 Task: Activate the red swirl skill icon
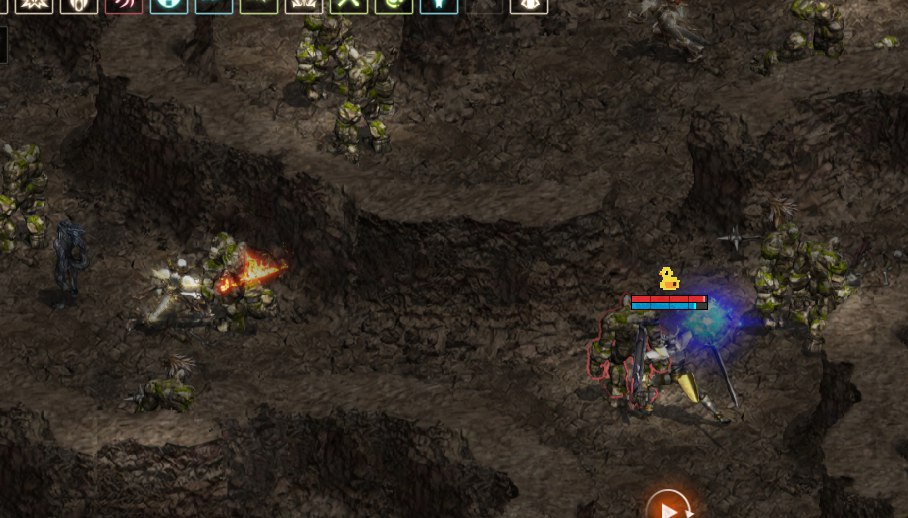[x=124, y=5]
